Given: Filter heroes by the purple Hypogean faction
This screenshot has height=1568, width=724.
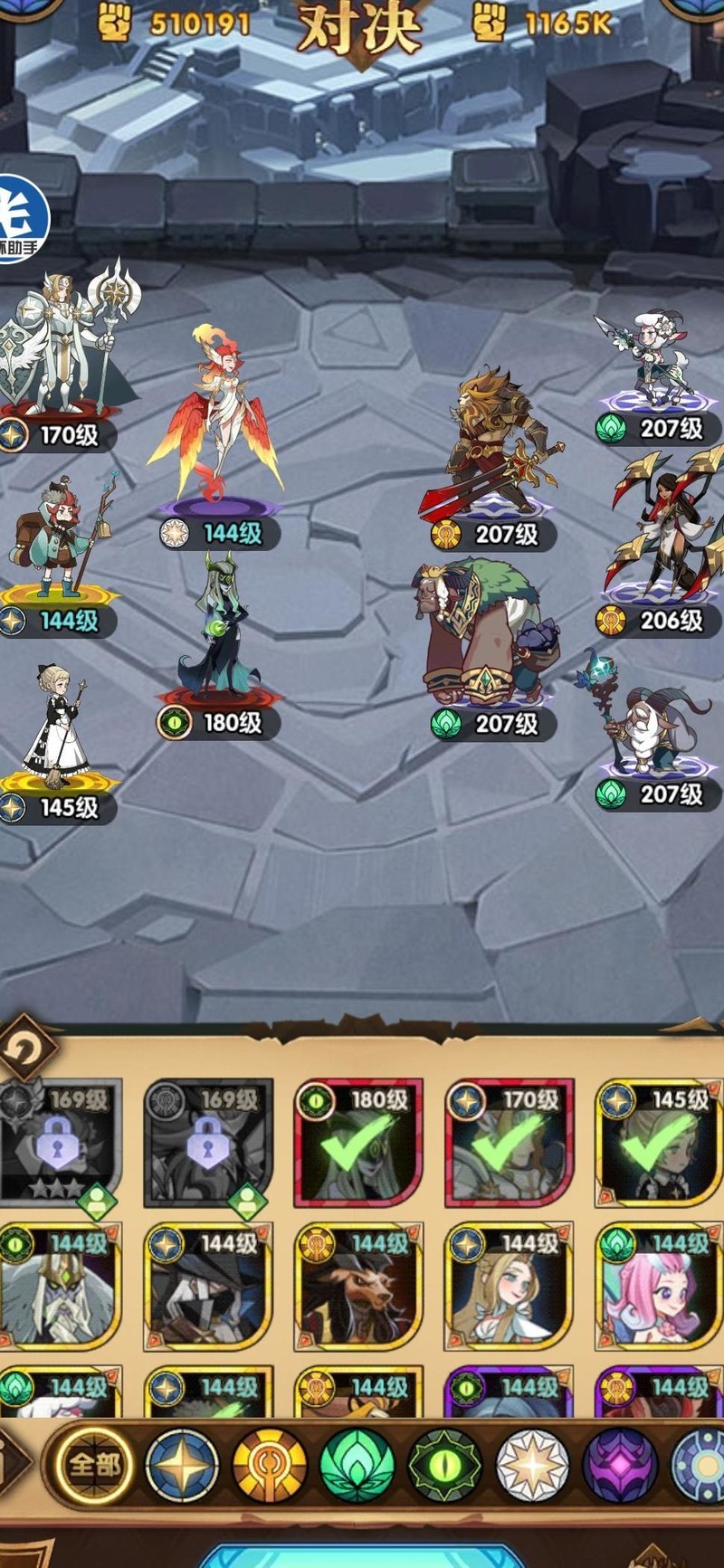Looking at the screenshot, I should tap(619, 1466).
